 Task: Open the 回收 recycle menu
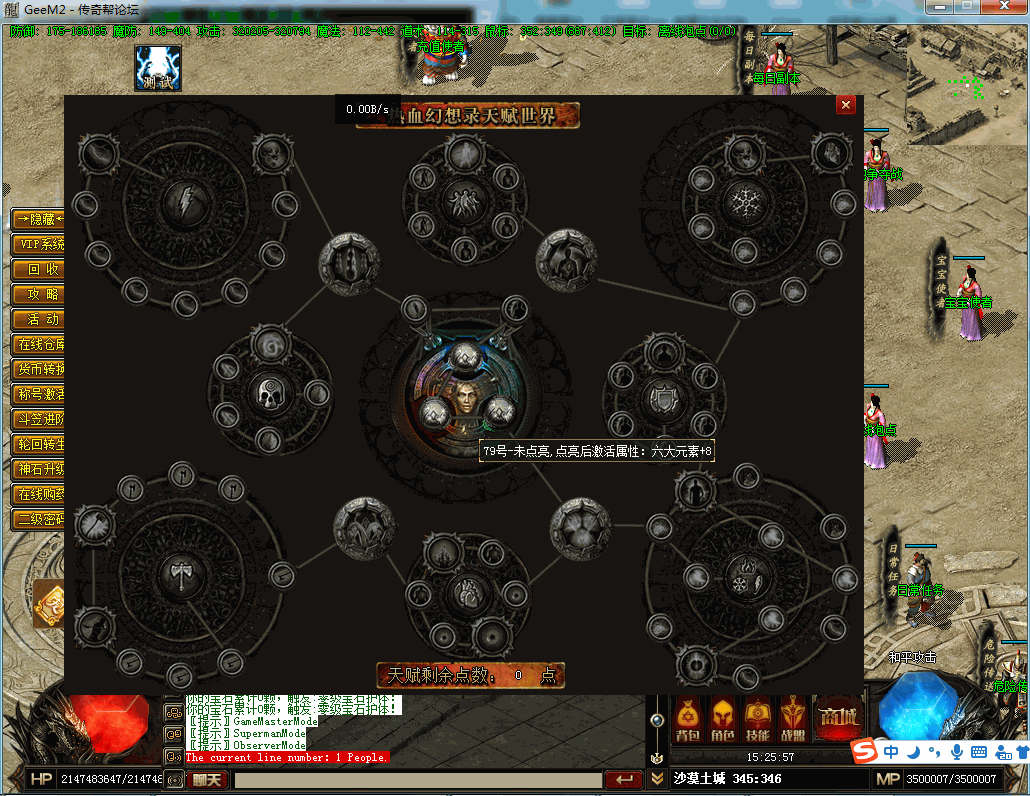(x=39, y=269)
